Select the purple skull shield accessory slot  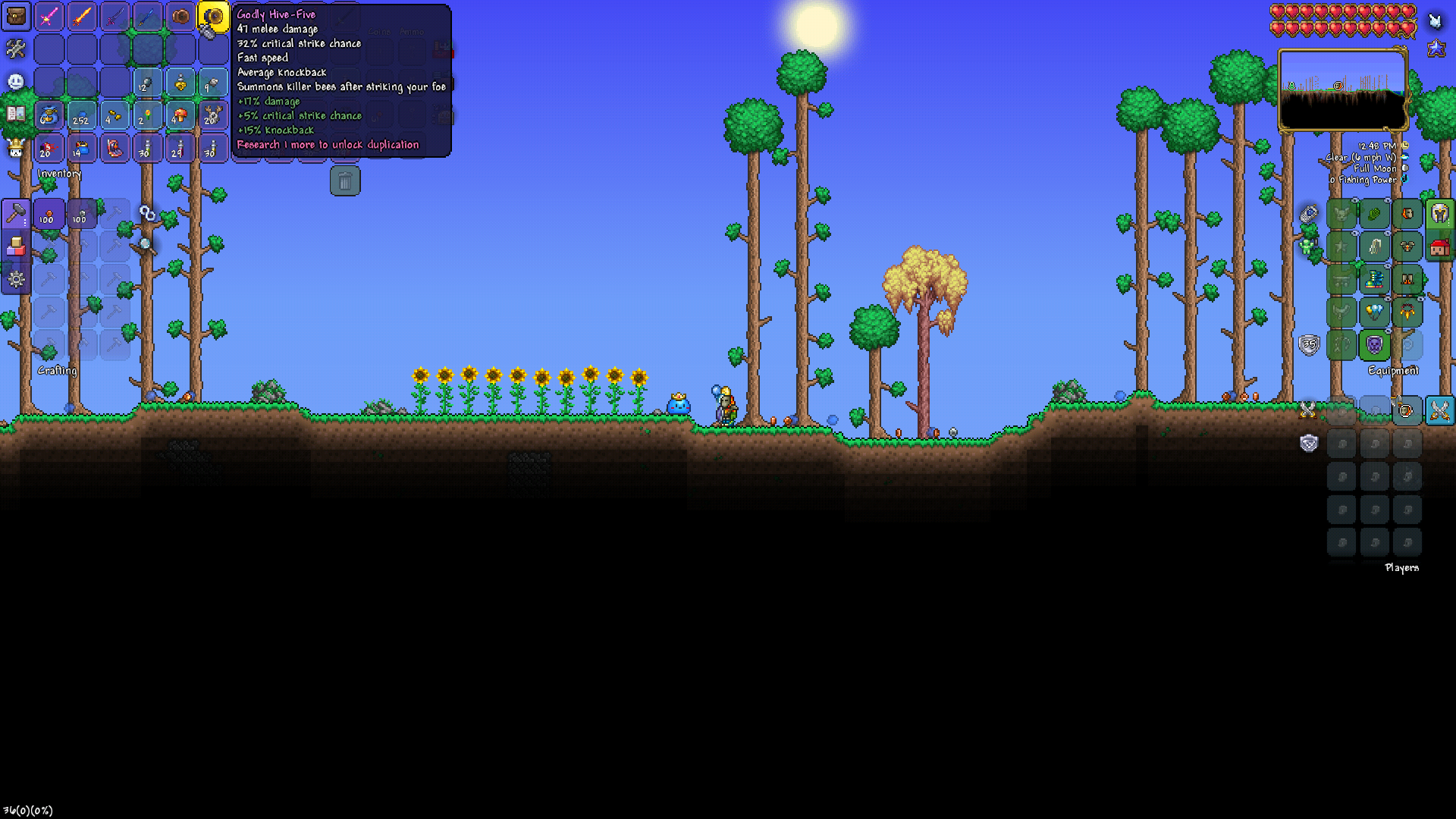1374,345
